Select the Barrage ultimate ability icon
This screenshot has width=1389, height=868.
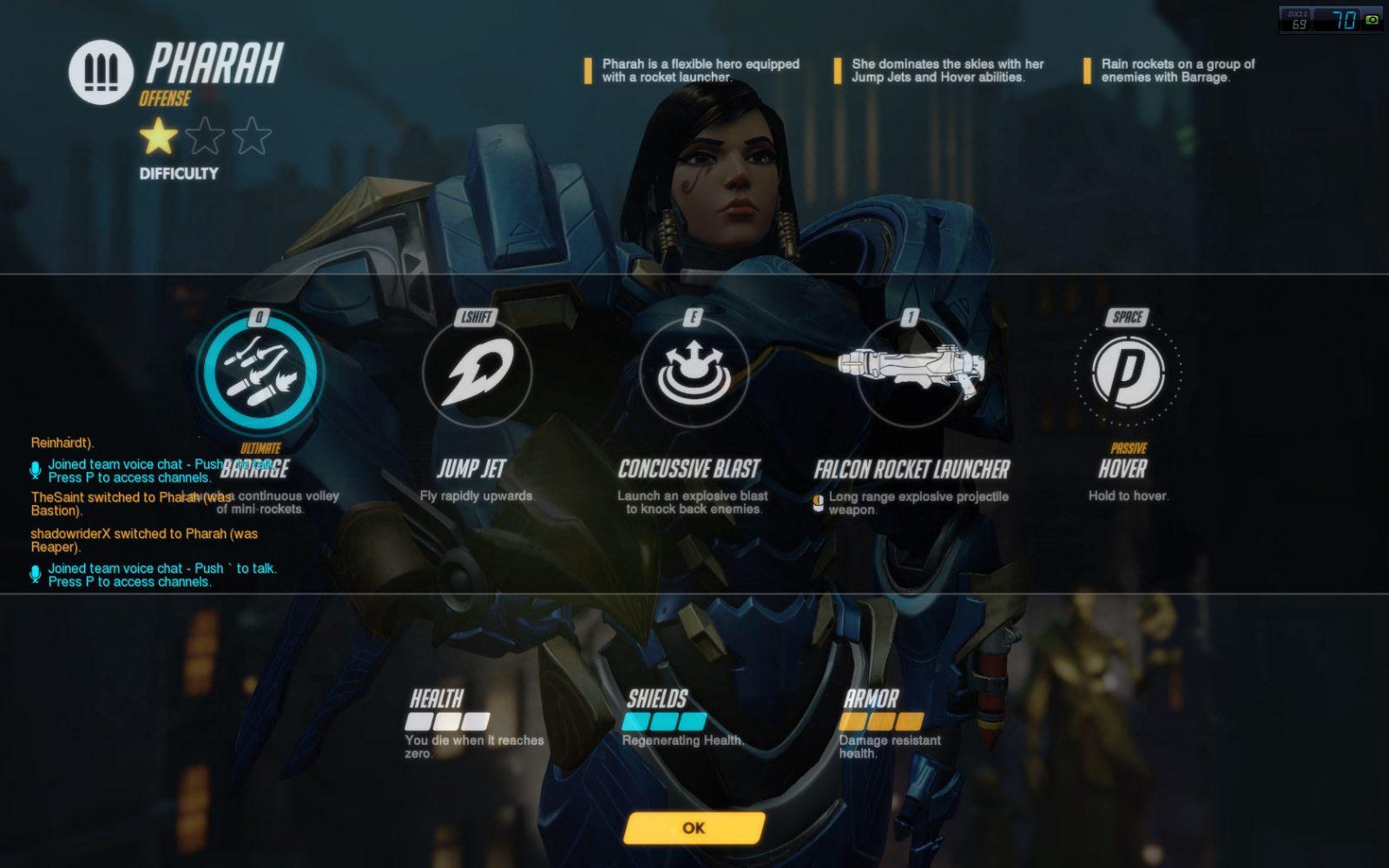click(260, 372)
